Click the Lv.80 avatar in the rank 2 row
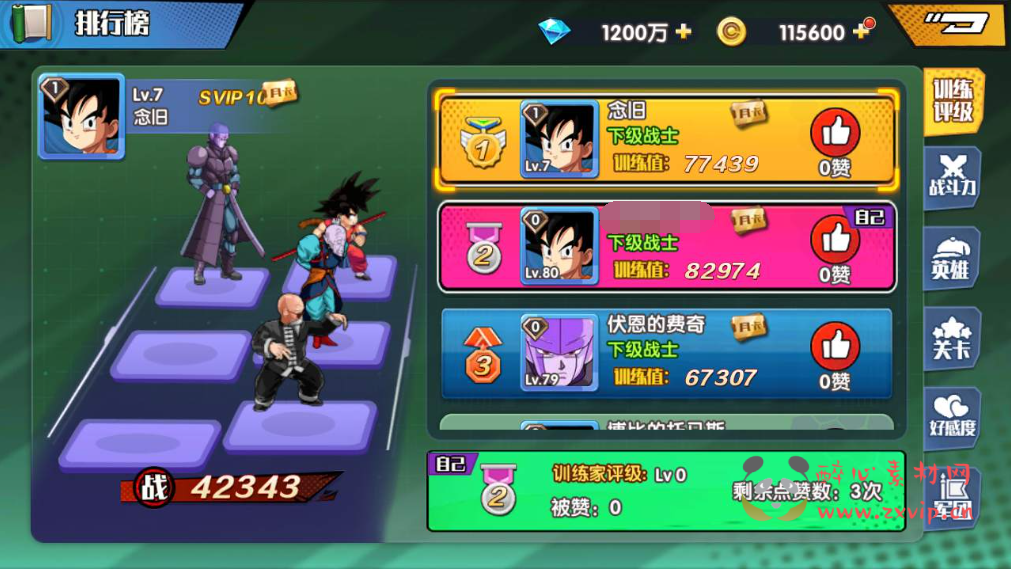 560,246
